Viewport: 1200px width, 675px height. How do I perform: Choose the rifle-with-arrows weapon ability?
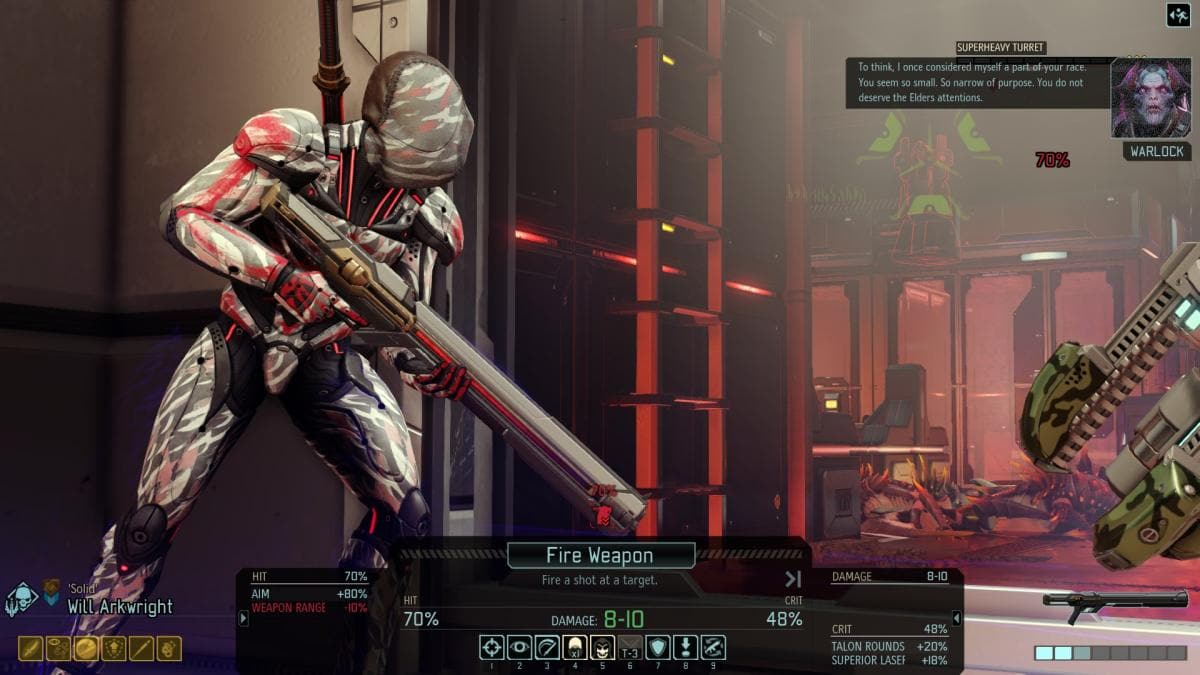coord(713,648)
